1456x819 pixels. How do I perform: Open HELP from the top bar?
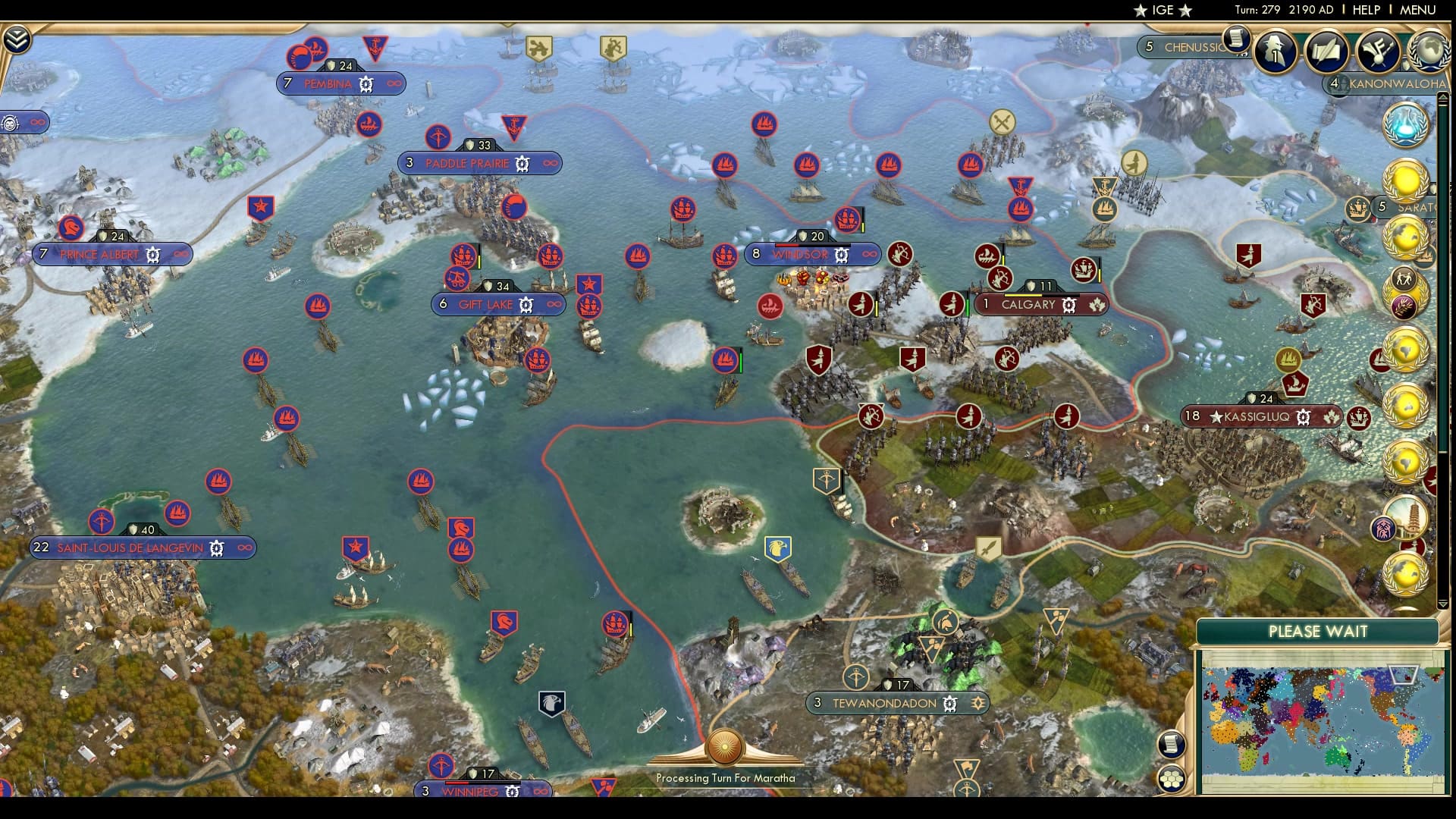pos(1365,11)
